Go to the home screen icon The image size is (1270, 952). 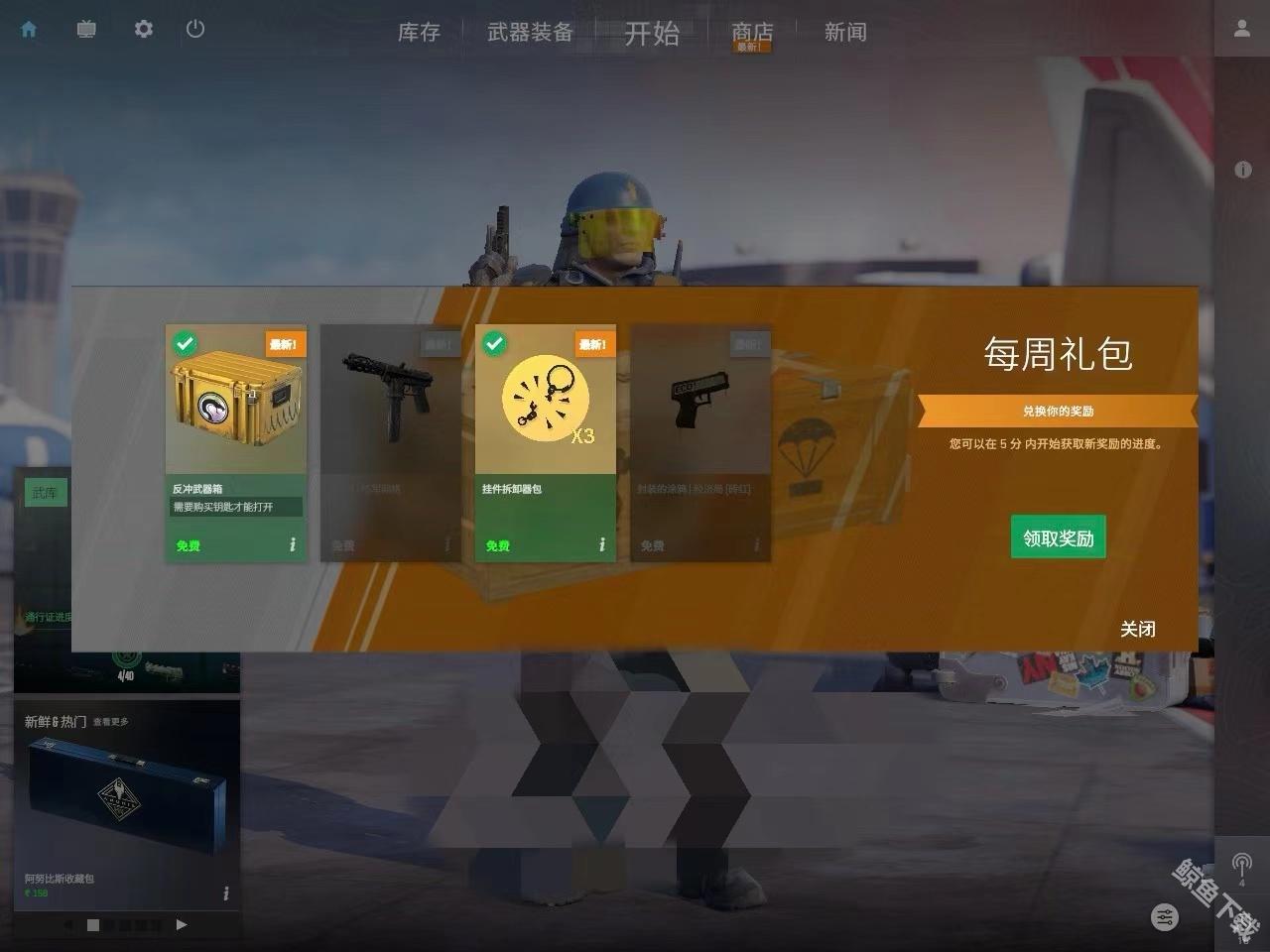[29, 30]
